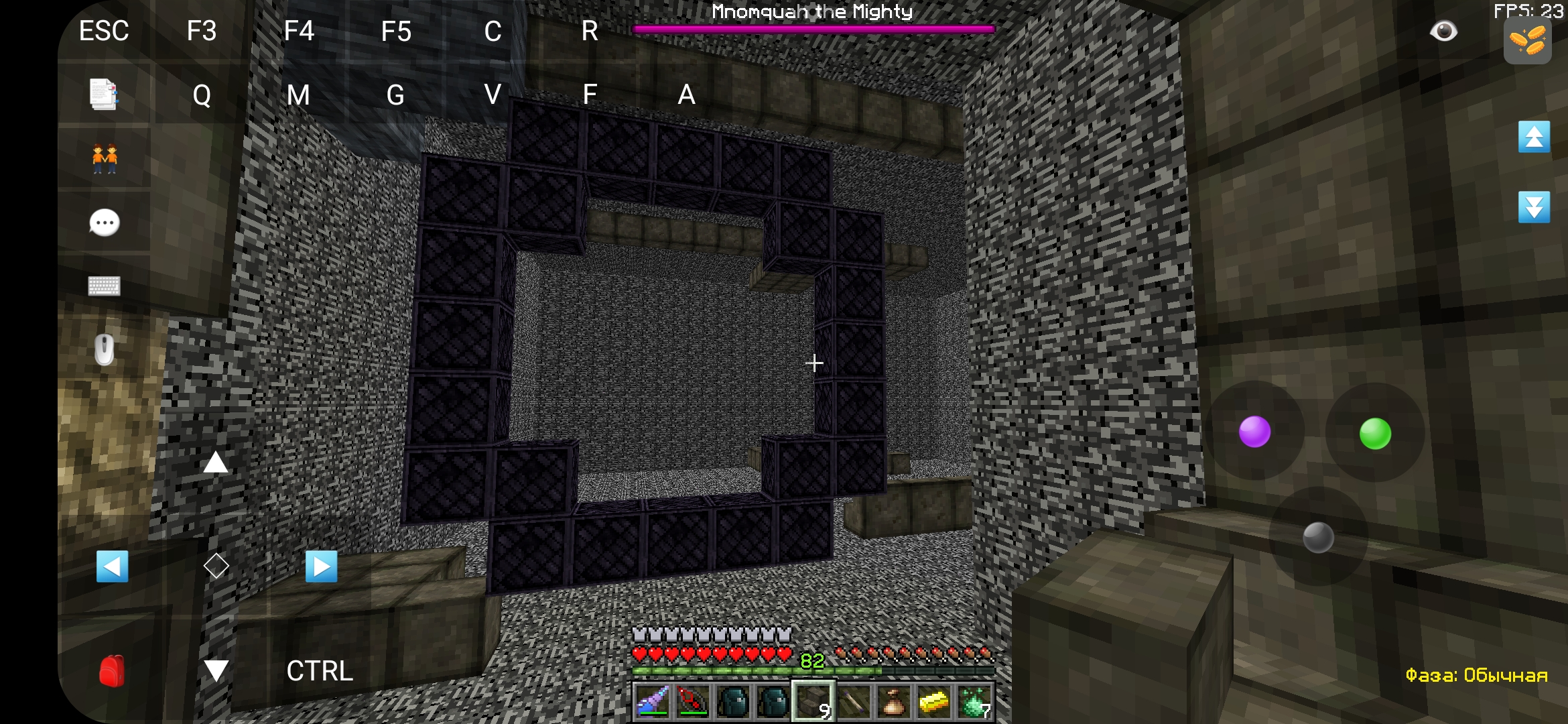Viewport: 1568px width, 724px height.
Task: Tap the purple orb action button
Action: tap(1254, 432)
